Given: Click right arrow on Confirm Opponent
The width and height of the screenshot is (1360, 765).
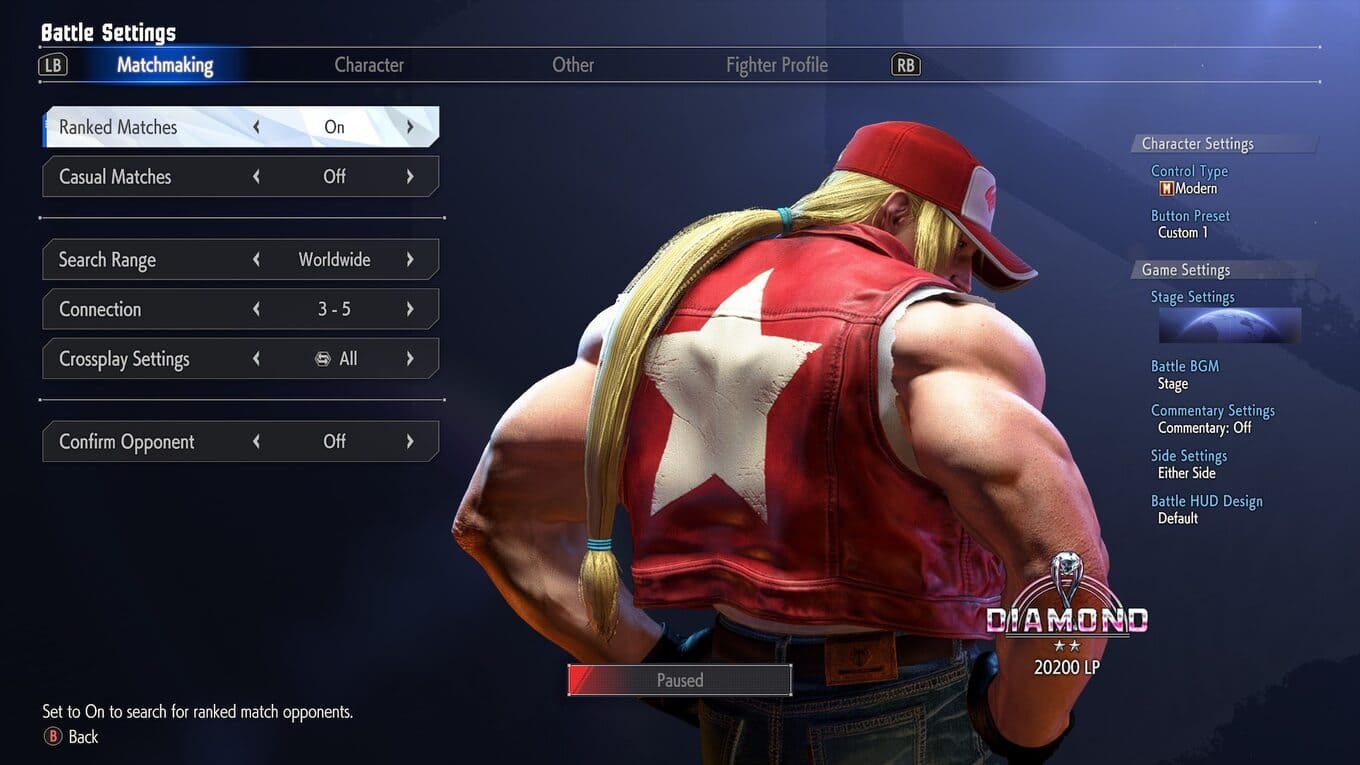Looking at the screenshot, I should (x=410, y=442).
